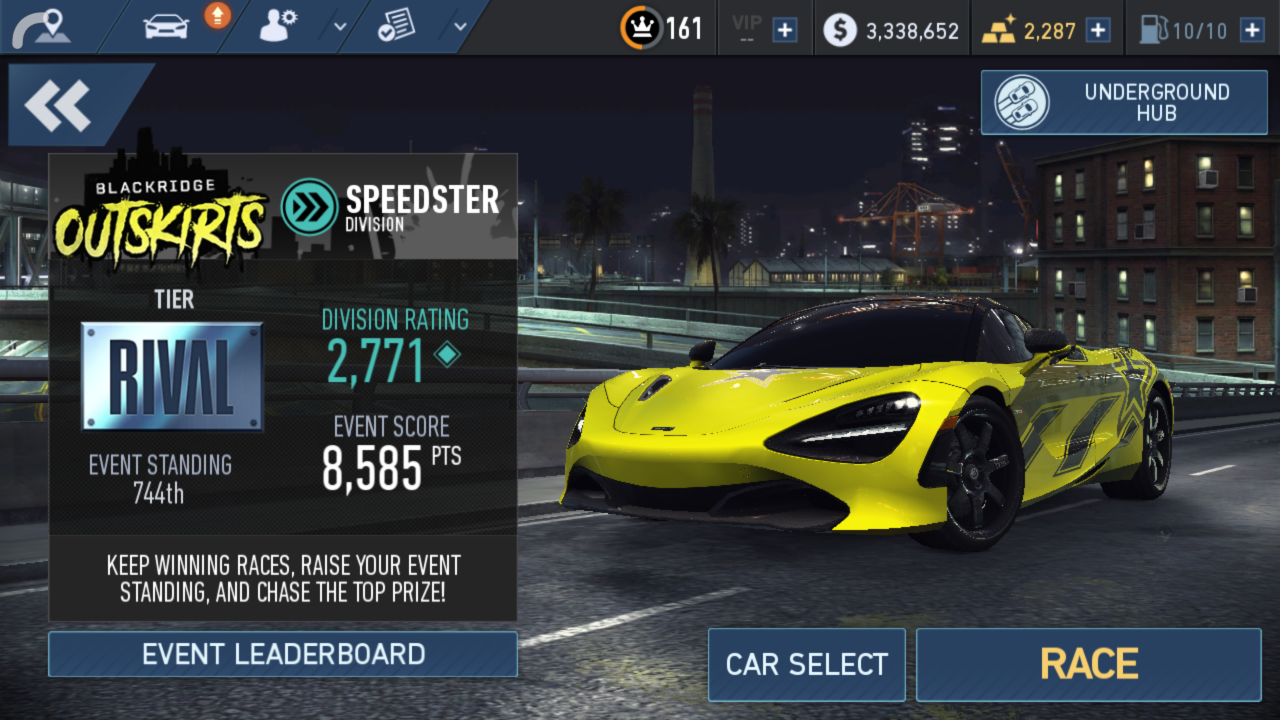Image resolution: width=1280 pixels, height=720 pixels.
Task: Add VIP status with plus button
Action: coord(785,30)
